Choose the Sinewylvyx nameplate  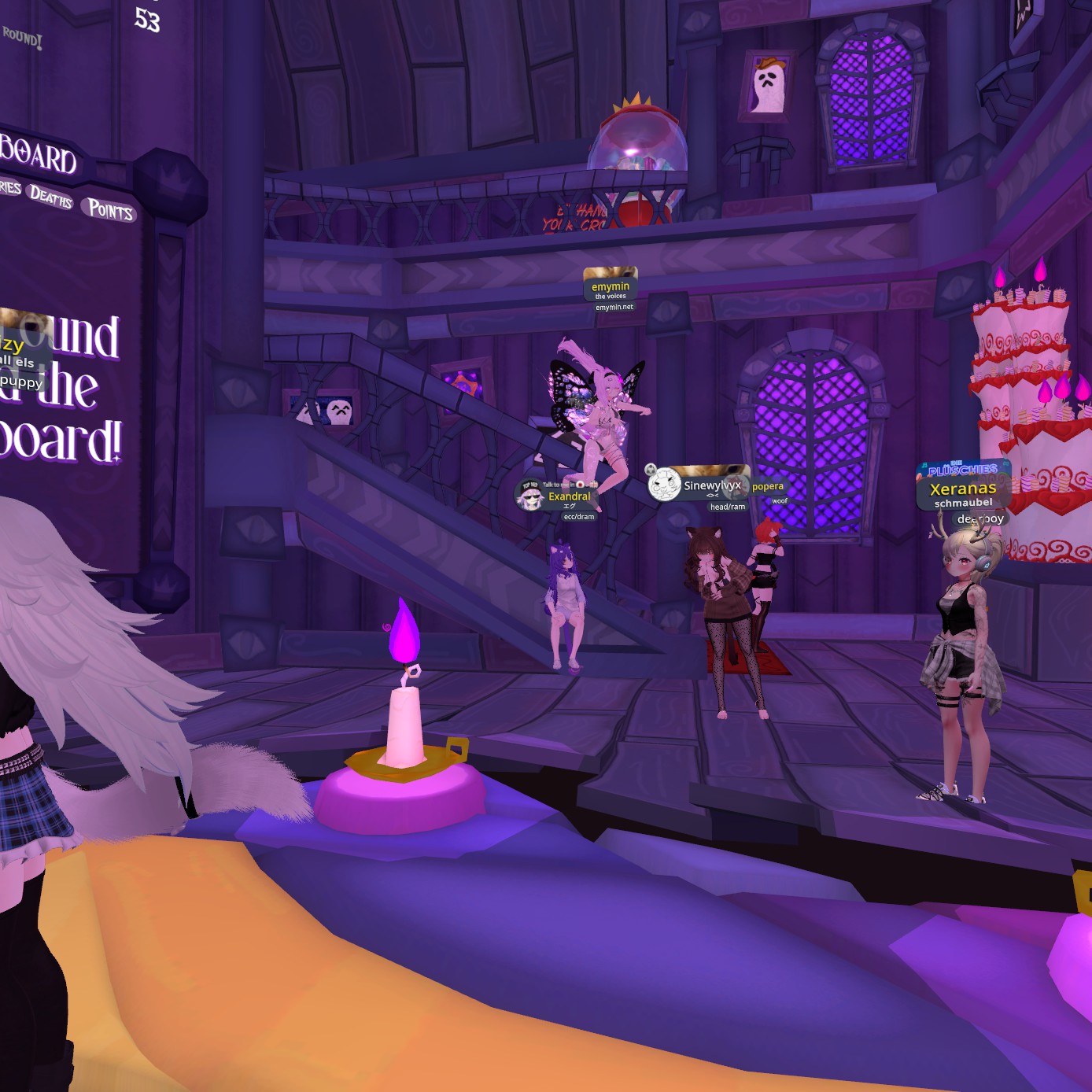point(710,486)
